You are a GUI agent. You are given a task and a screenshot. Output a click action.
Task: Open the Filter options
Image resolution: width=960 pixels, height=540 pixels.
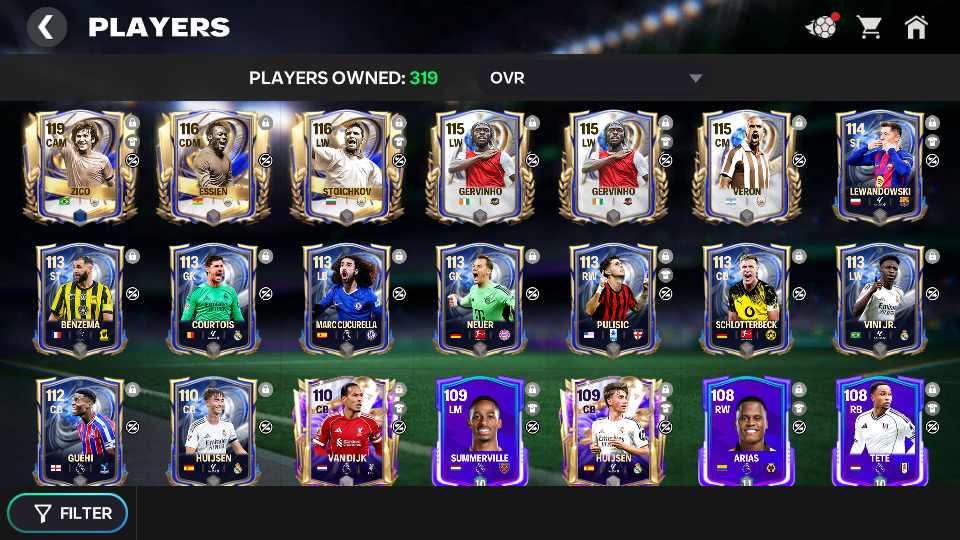click(x=68, y=513)
